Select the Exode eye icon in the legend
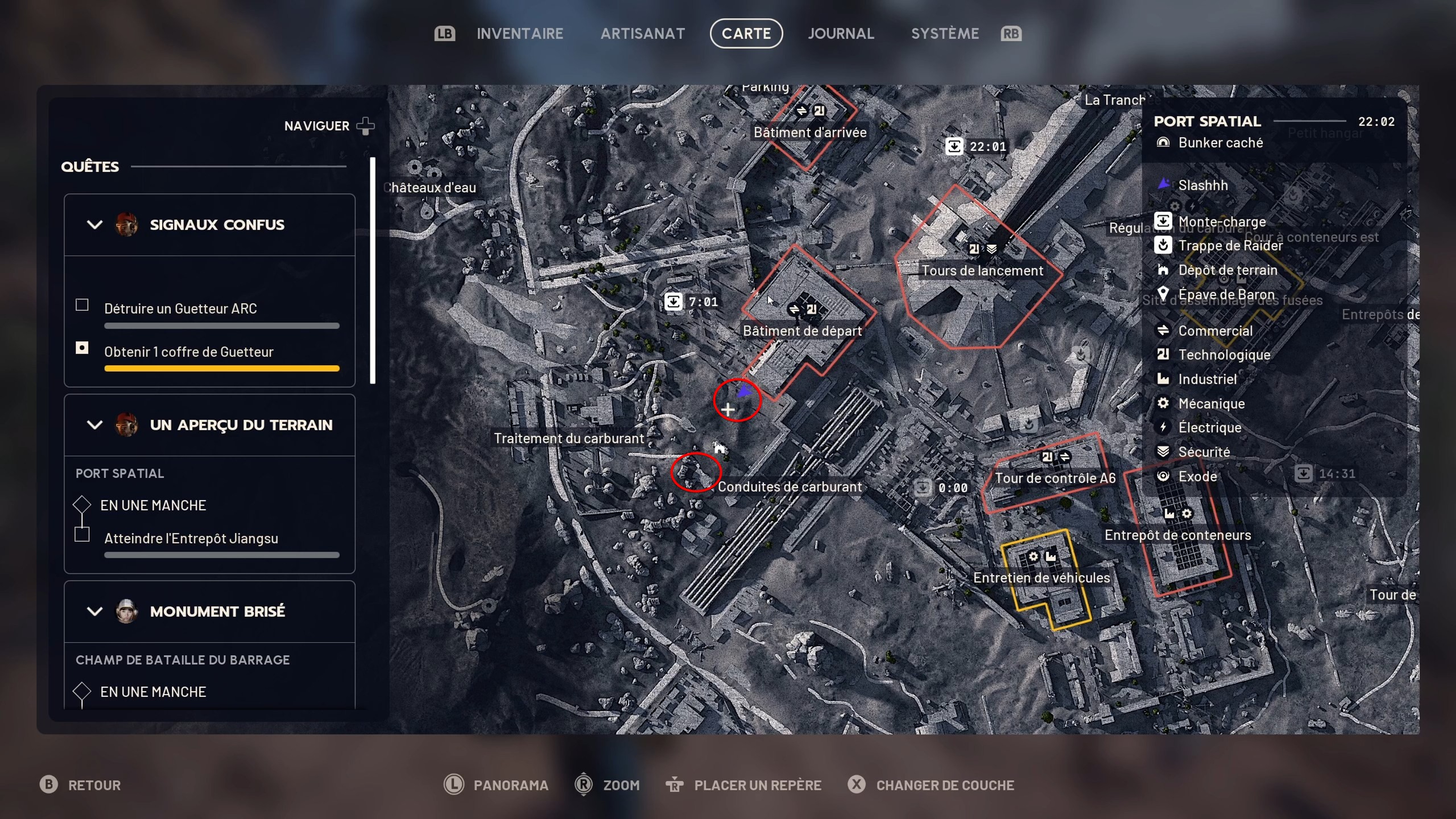The width and height of the screenshot is (1456, 819). pyautogui.click(x=1164, y=476)
